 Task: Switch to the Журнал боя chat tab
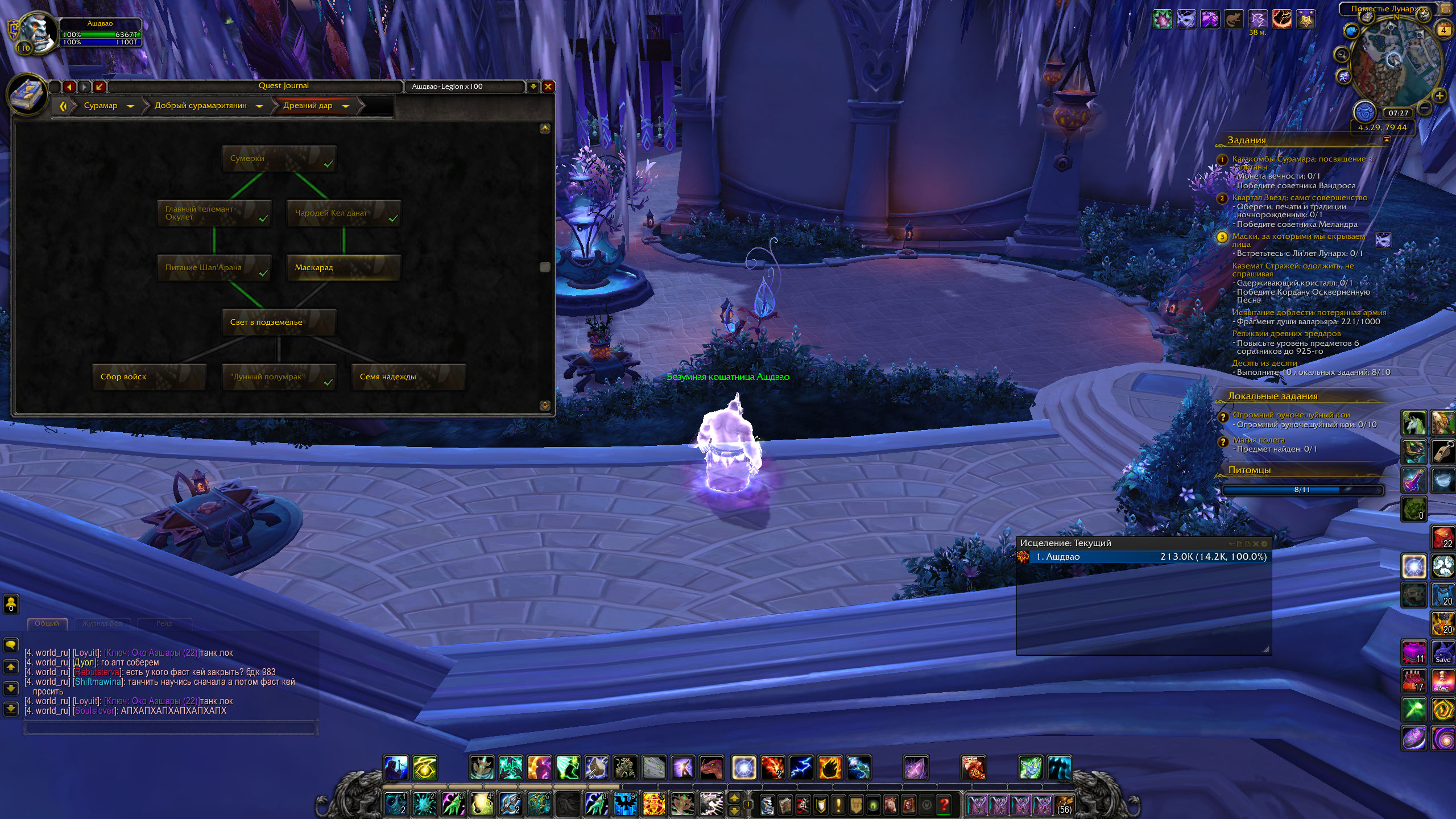(102, 623)
